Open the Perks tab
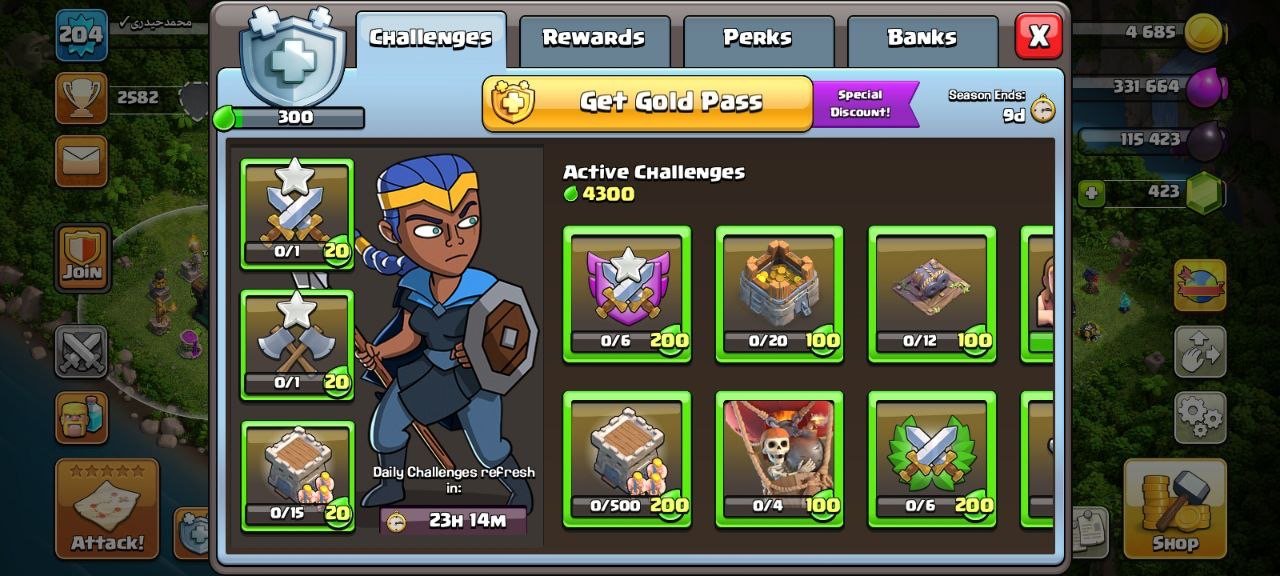Viewport: 1280px width, 576px height. [758, 39]
